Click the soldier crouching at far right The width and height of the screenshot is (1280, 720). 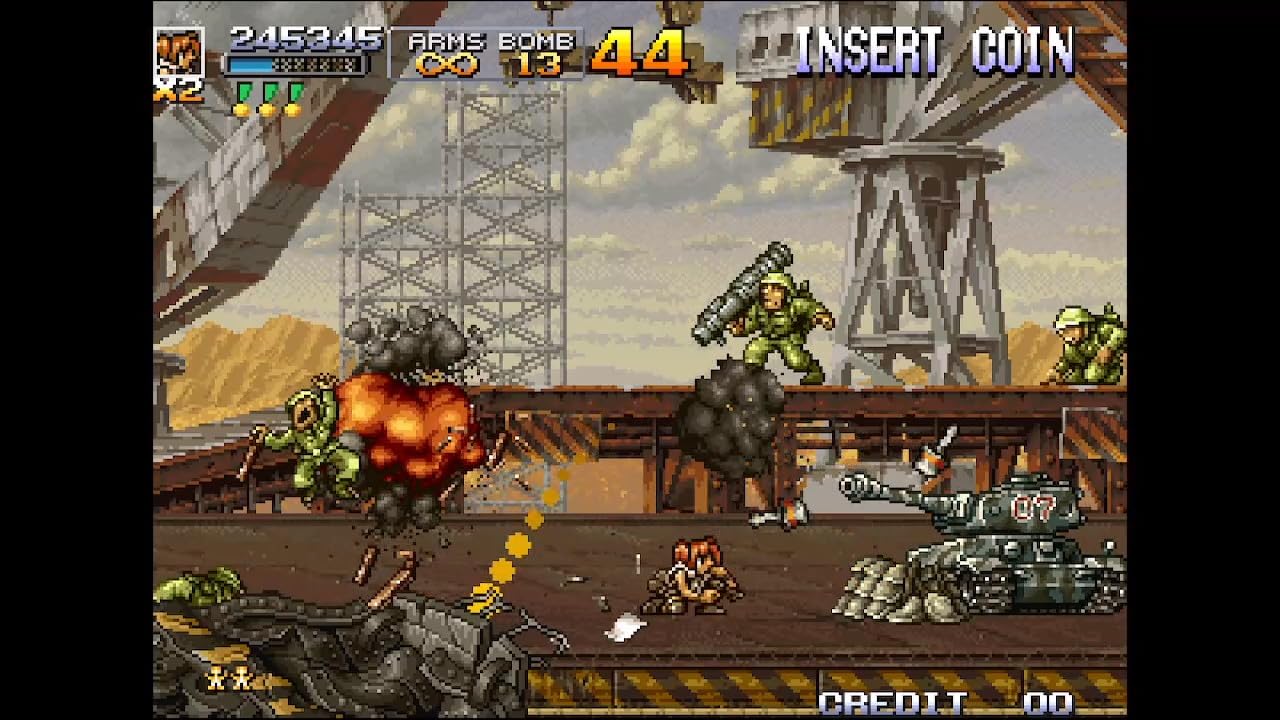[1085, 340]
